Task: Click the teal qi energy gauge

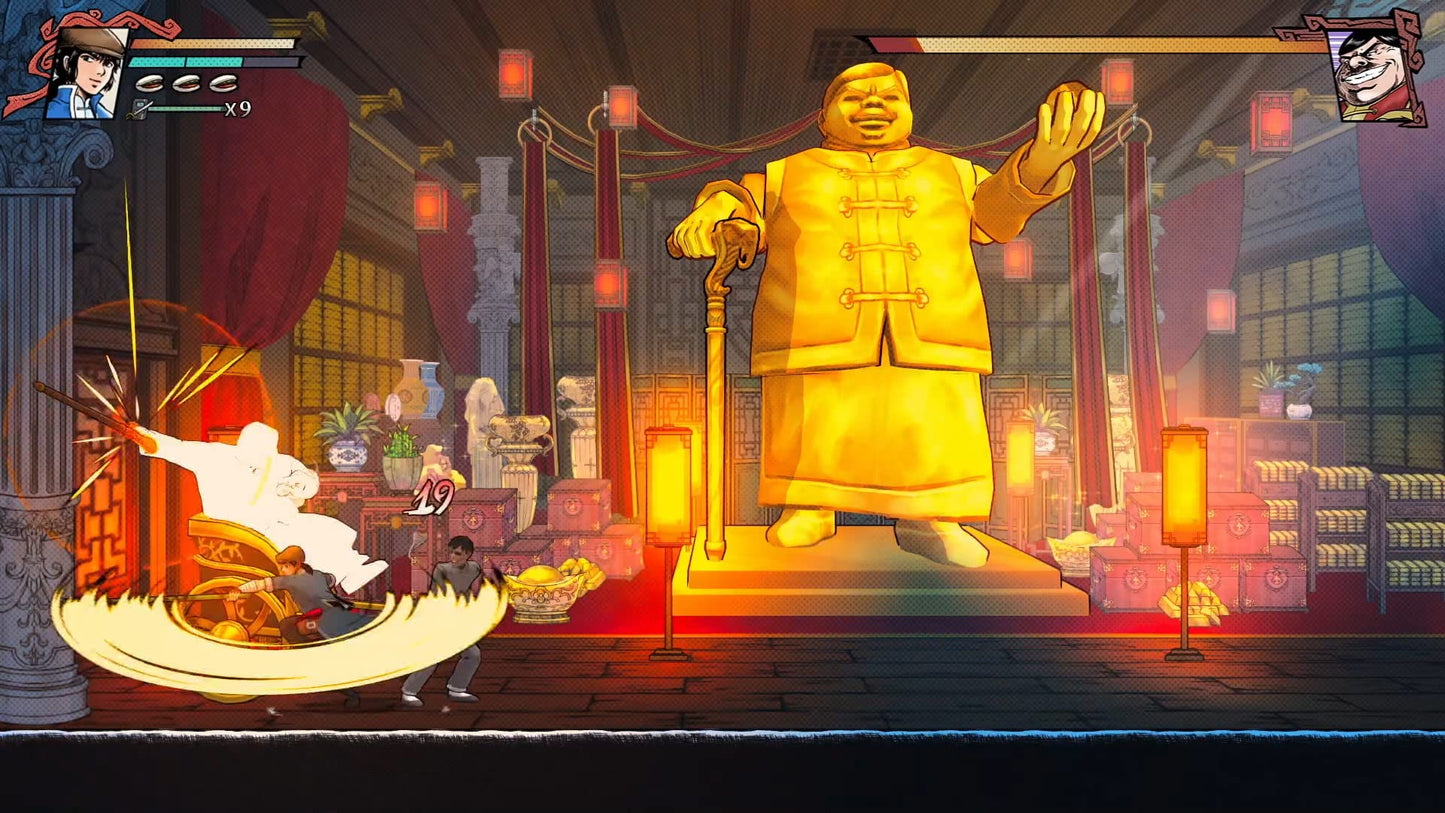Action: pos(185,62)
